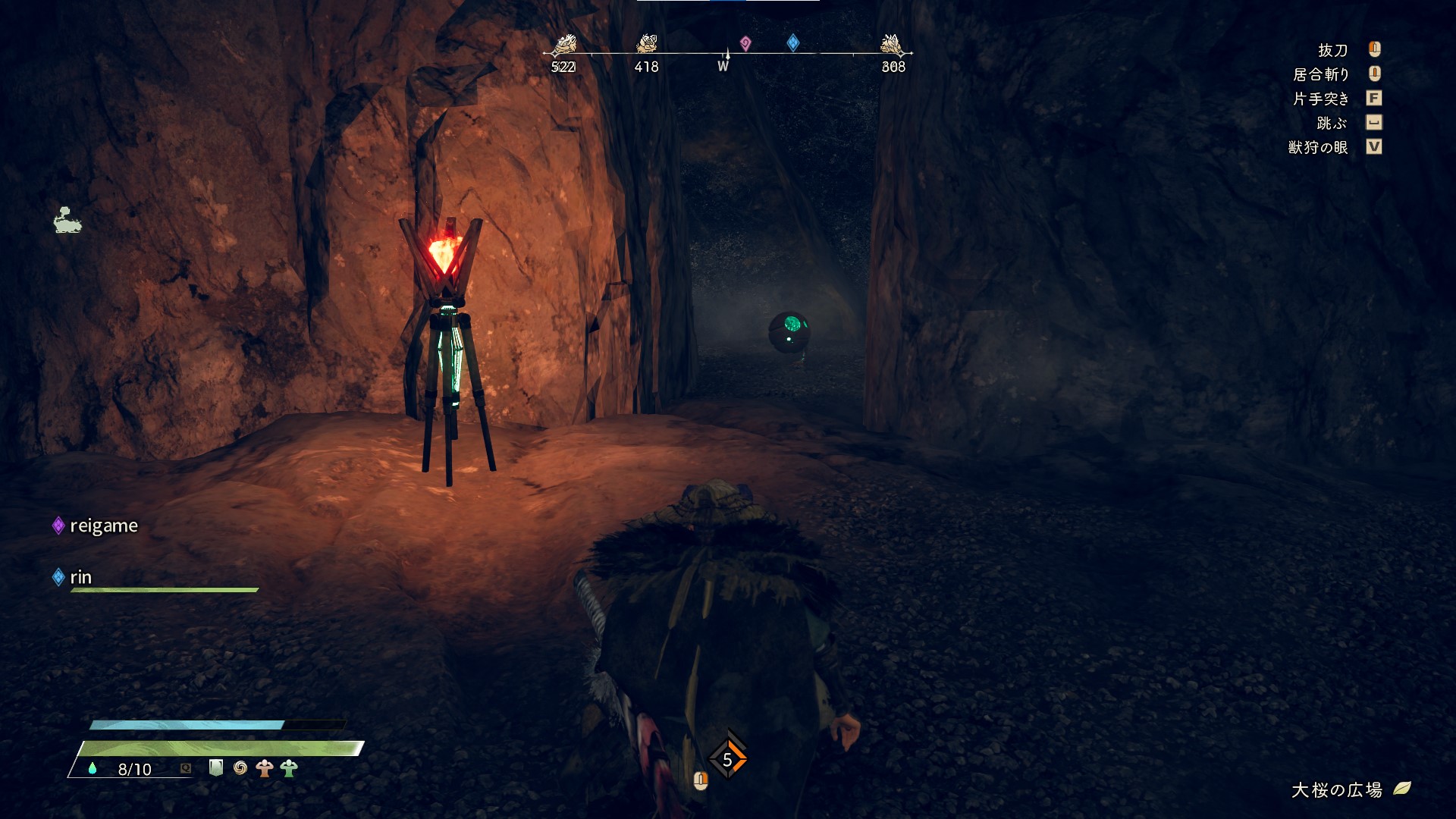Select party member reigame
Screen dimensions: 1456x819
pos(103,526)
